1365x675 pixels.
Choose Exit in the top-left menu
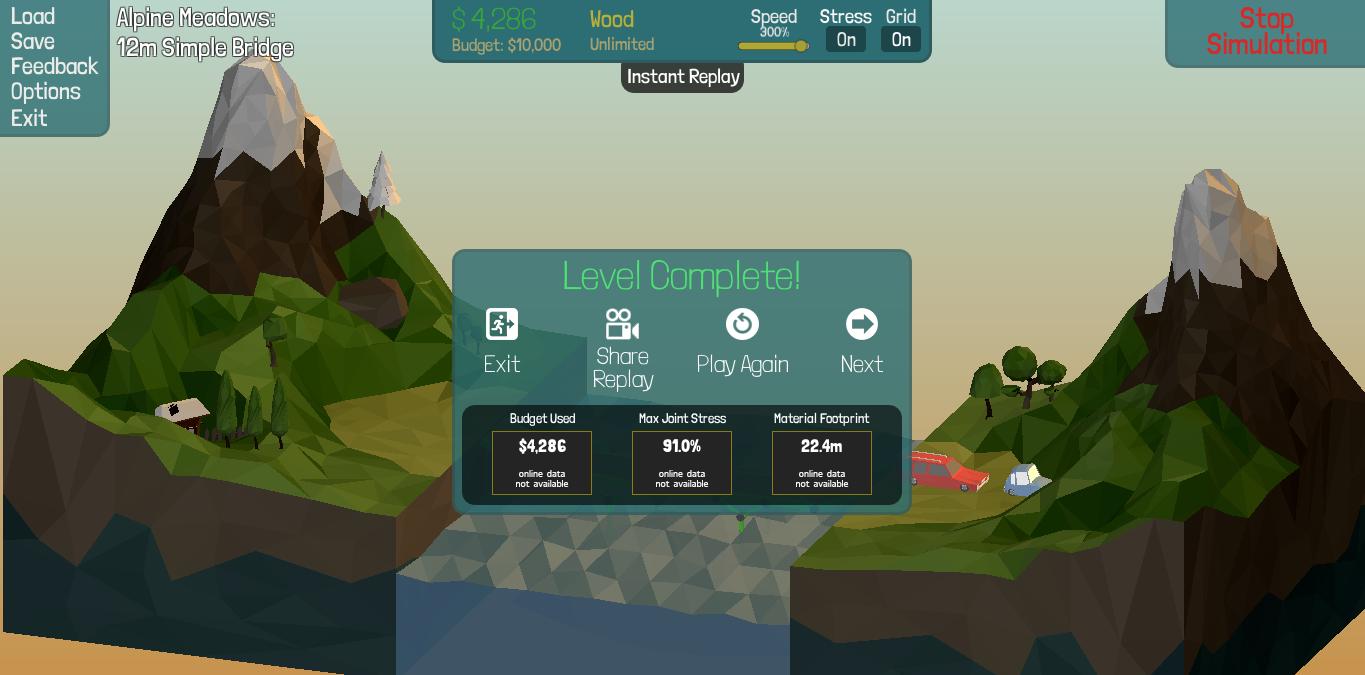click(x=29, y=117)
